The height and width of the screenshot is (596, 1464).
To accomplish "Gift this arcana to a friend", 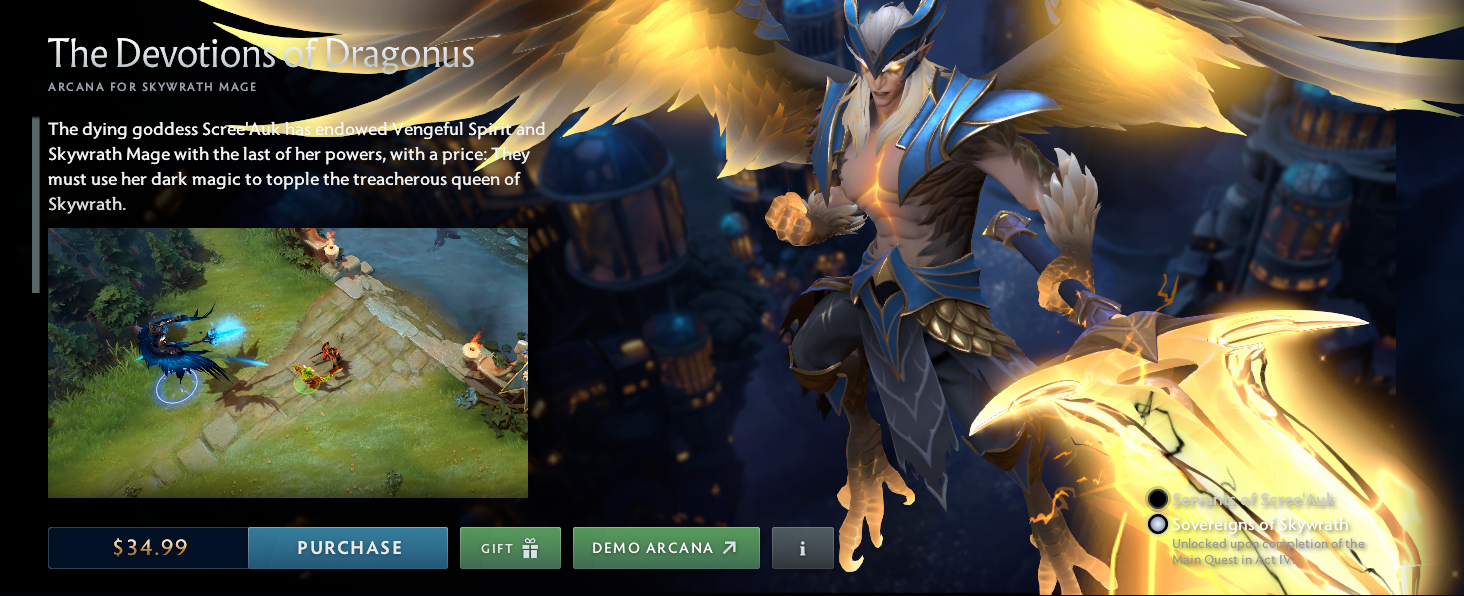I will pos(510,548).
